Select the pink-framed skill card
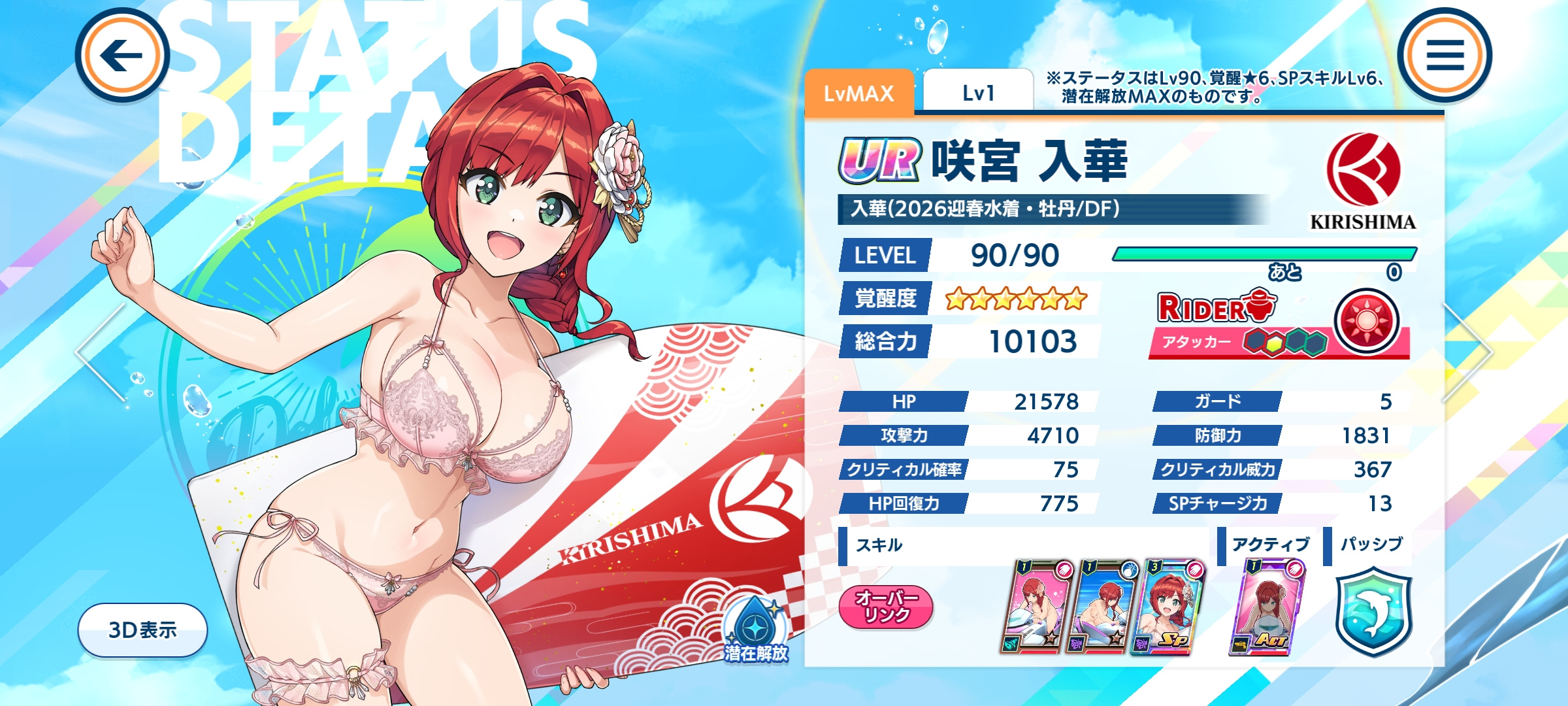1568x706 pixels. pyautogui.click(x=1037, y=607)
